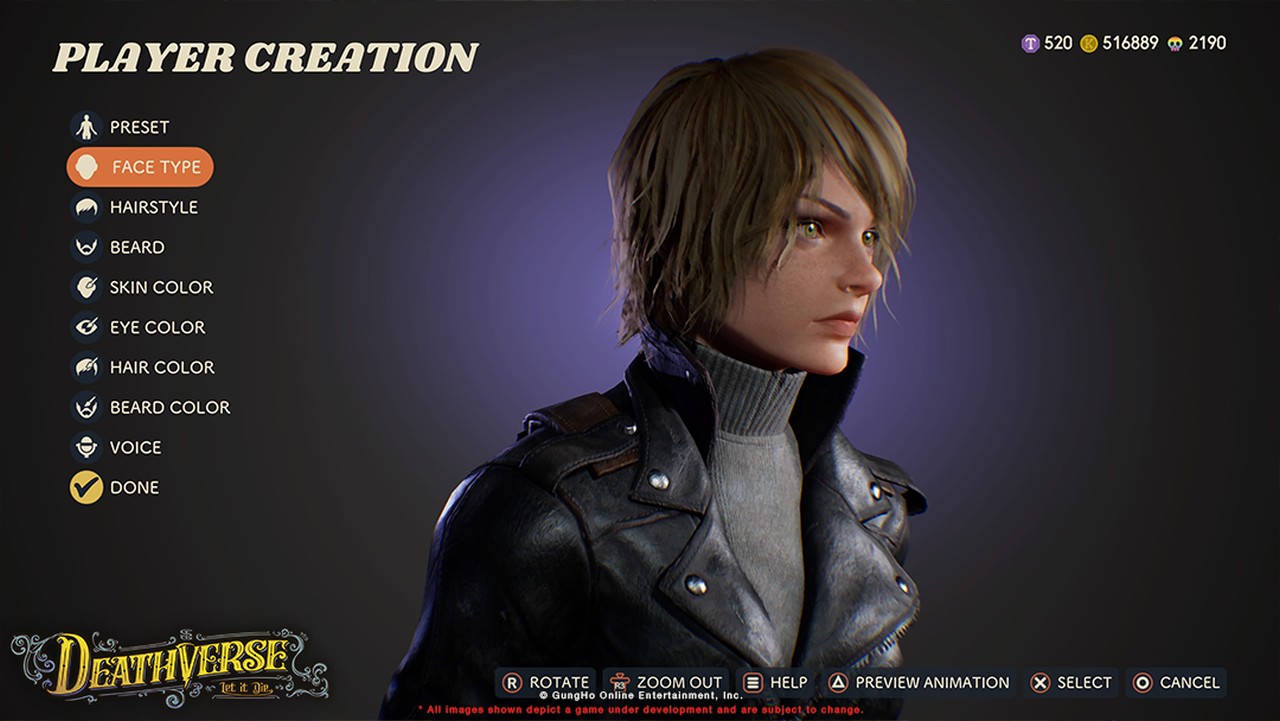Viewport: 1280px width, 721px height.
Task: Open the Voice selection entry
Action: pos(134,447)
